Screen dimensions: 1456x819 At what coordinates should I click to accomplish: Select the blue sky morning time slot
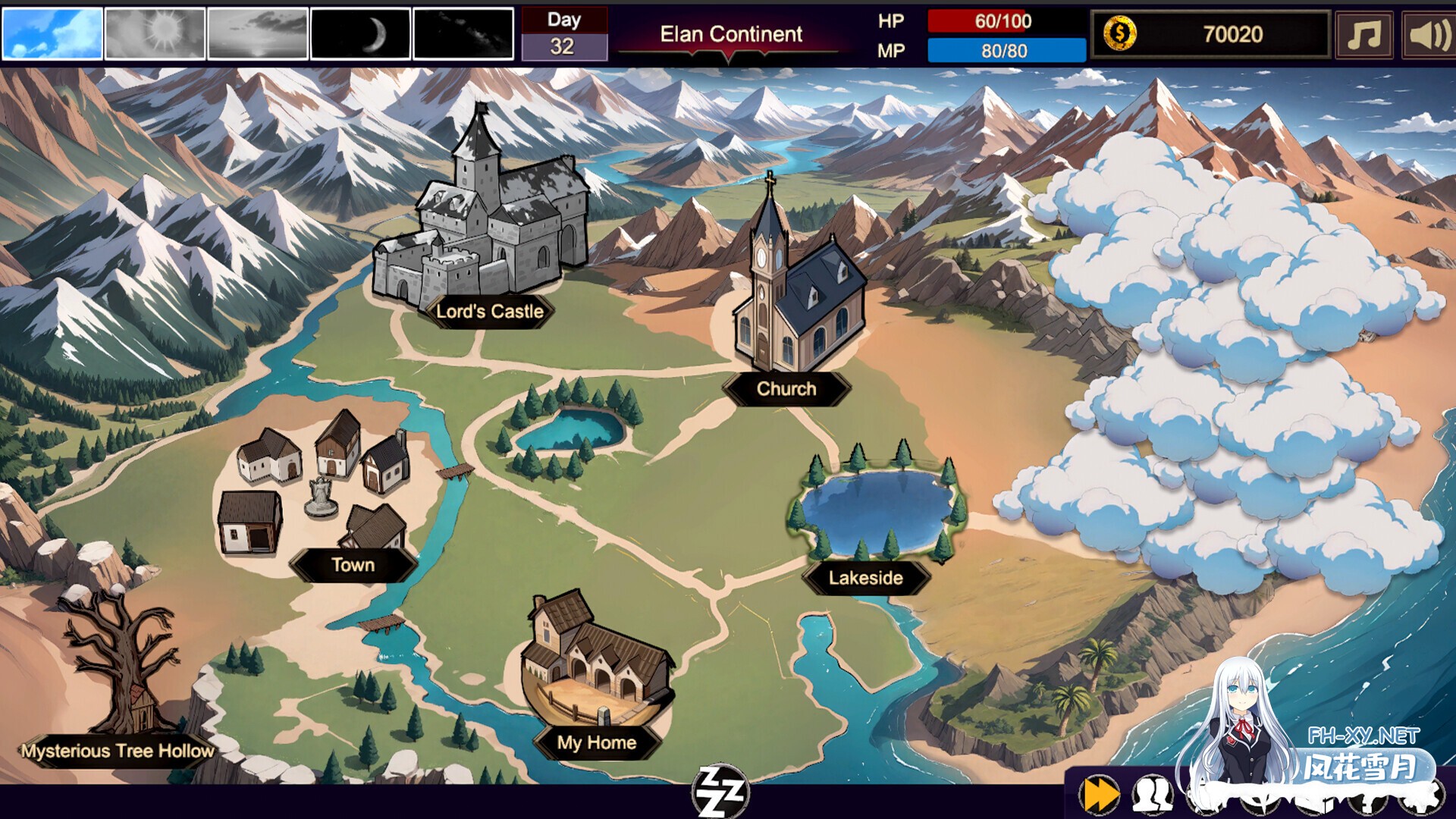52,33
